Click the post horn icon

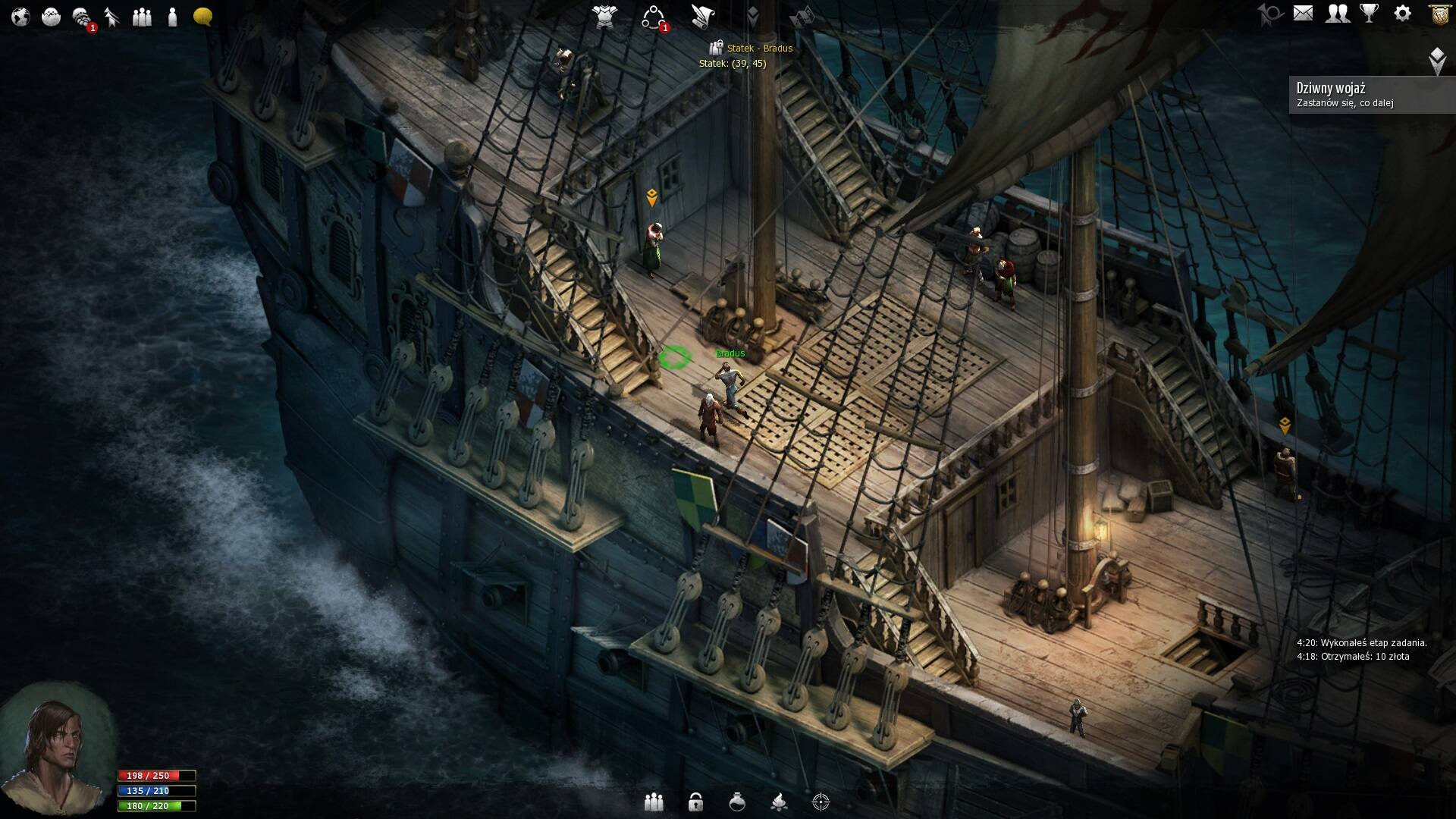1269,14
